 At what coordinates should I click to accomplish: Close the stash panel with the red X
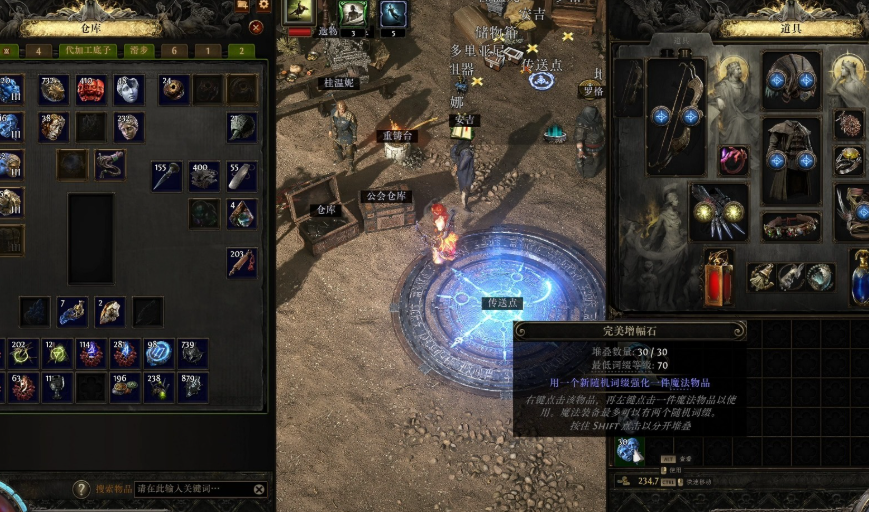tap(256, 27)
